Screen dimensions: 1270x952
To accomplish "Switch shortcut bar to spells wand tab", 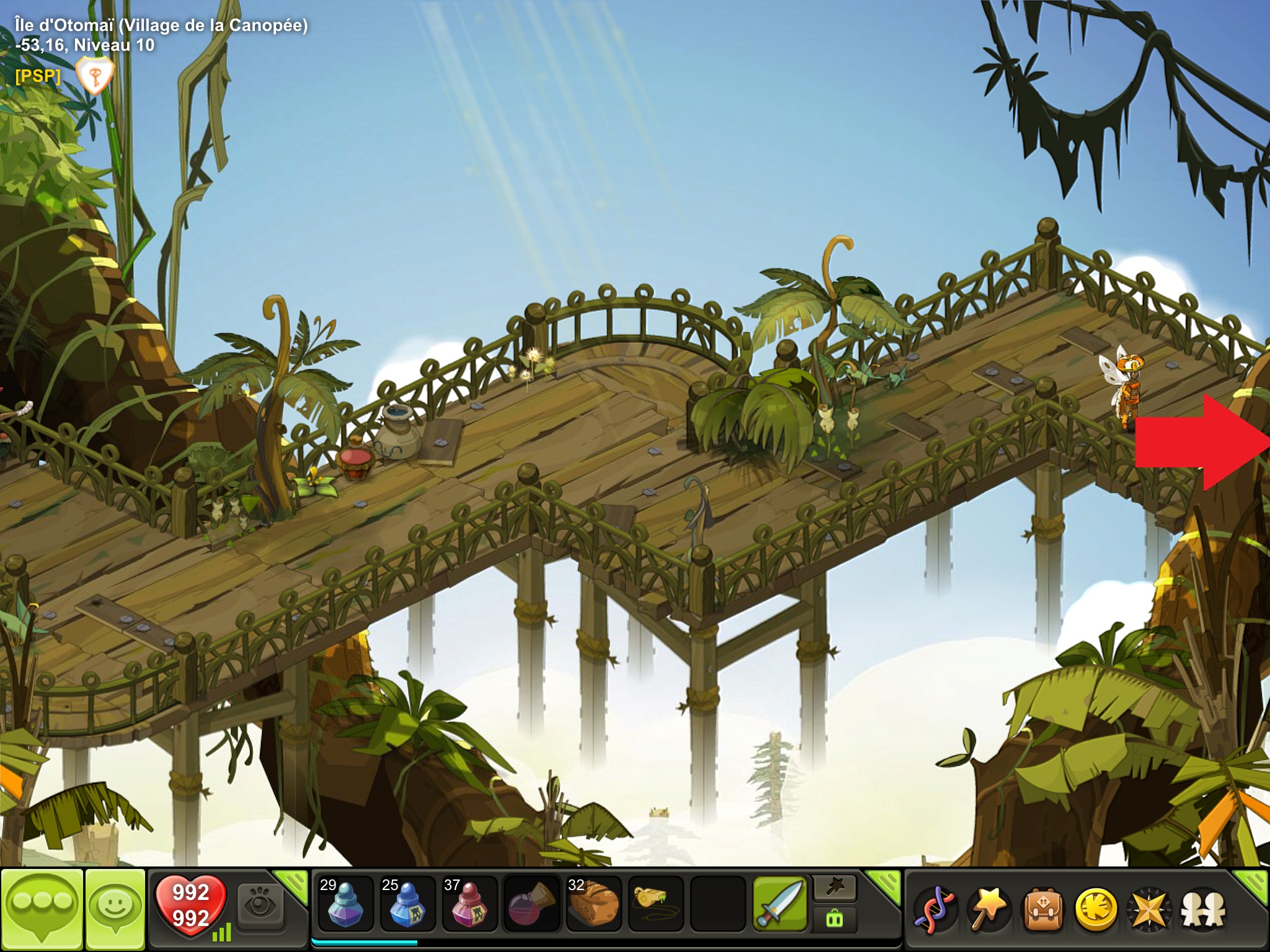I will (x=835, y=889).
